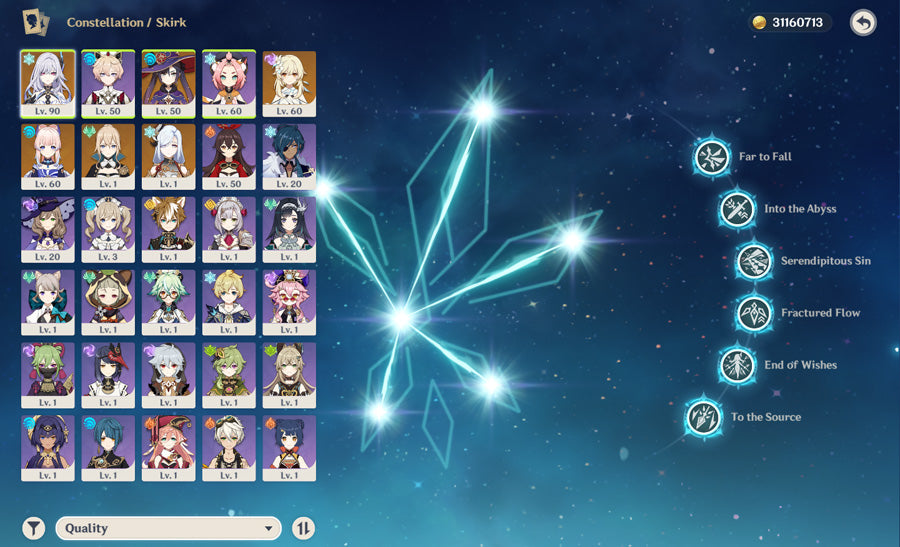
Task: Choose the Fractured Flow constellation node
Action: [754, 313]
